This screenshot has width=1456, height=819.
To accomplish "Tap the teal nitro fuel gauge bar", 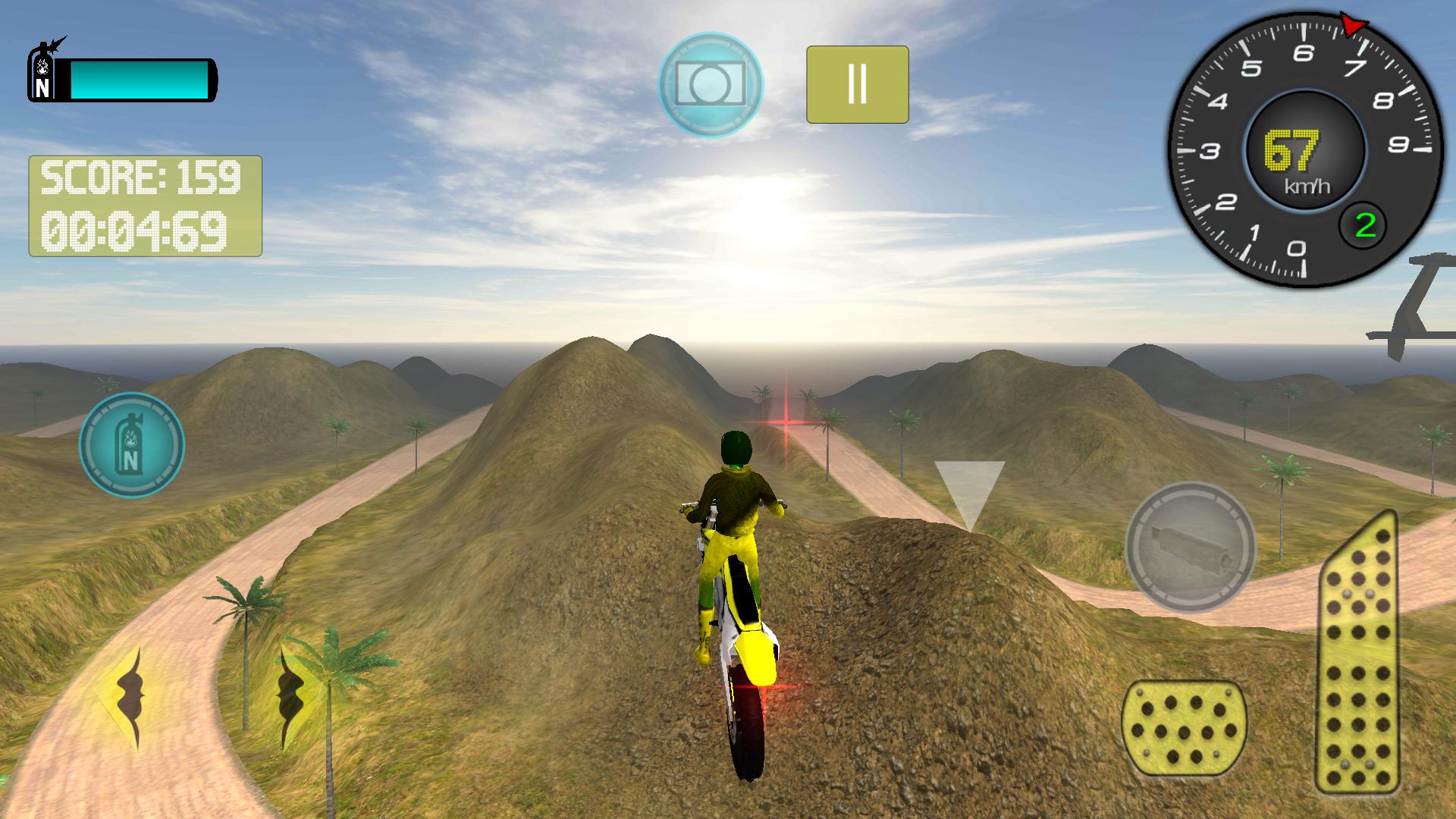I will coord(140,80).
